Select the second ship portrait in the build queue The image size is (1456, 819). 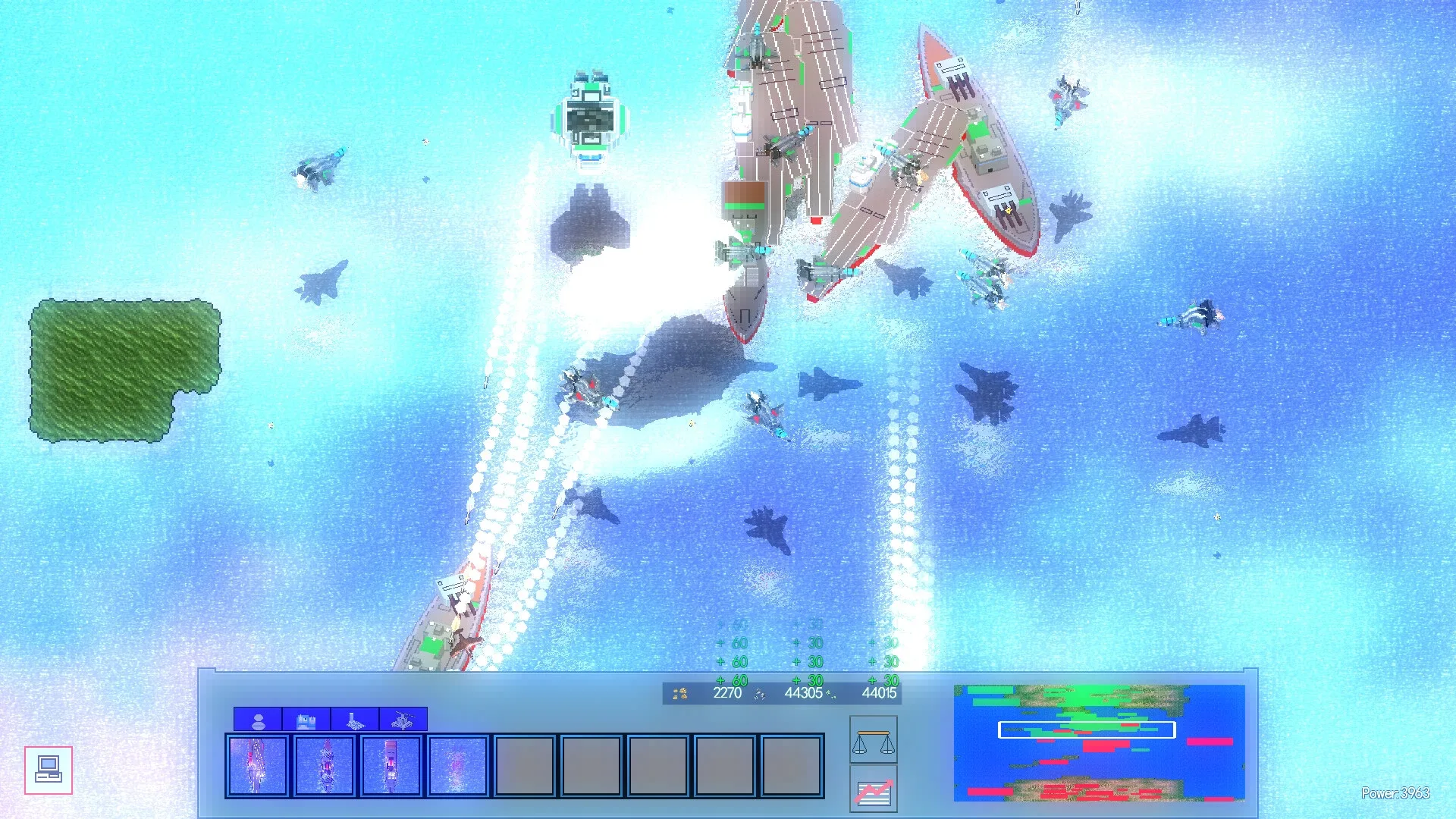coord(322,767)
